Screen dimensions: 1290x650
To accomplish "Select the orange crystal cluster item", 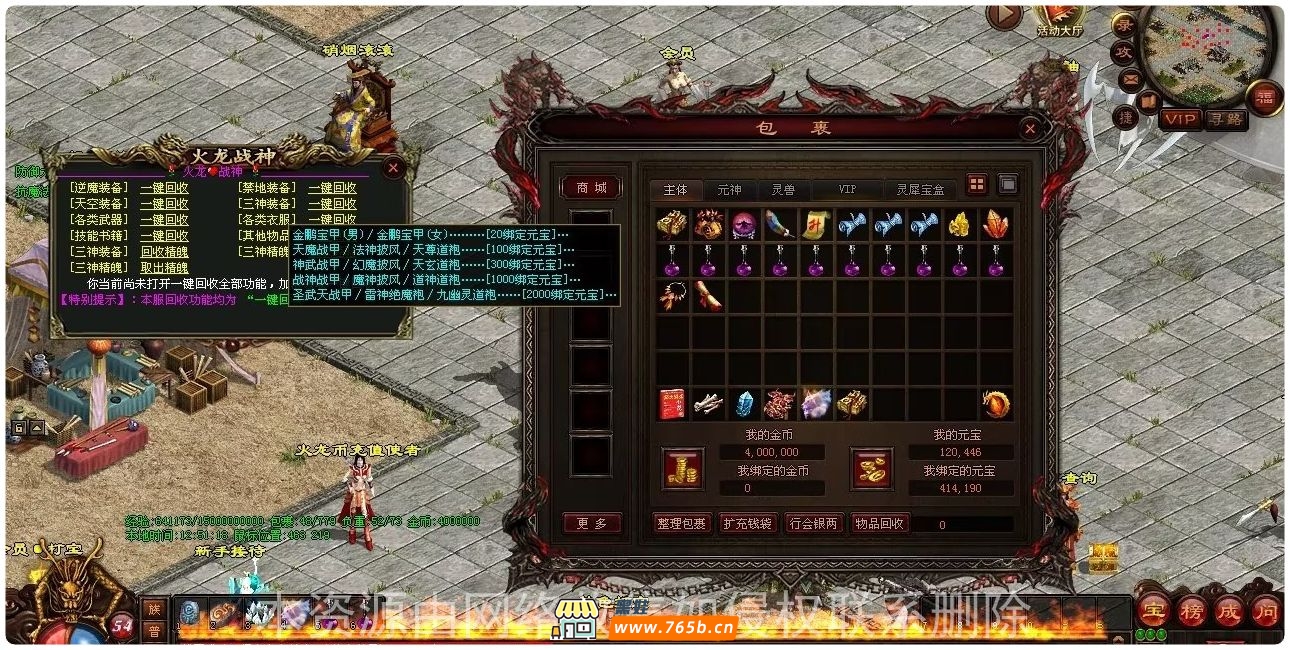I will 995,224.
